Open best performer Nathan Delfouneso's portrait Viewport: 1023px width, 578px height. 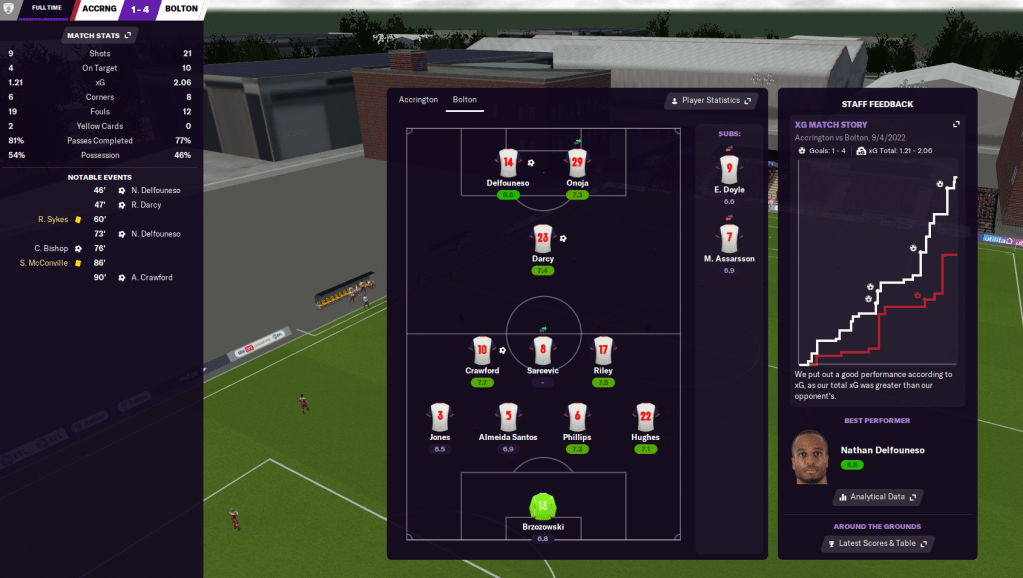coord(812,456)
